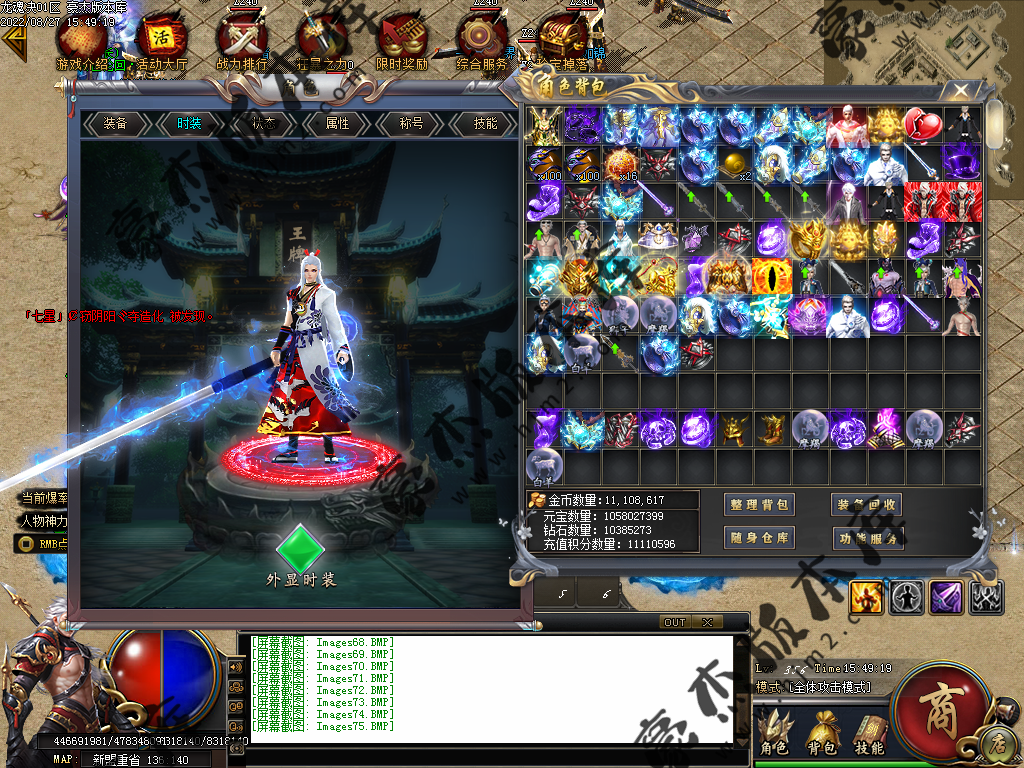Image resolution: width=1024 pixels, height=768 pixels.
Task: Open the 功能服务 function services button
Action: pyautogui.click(x=867, y=538)
